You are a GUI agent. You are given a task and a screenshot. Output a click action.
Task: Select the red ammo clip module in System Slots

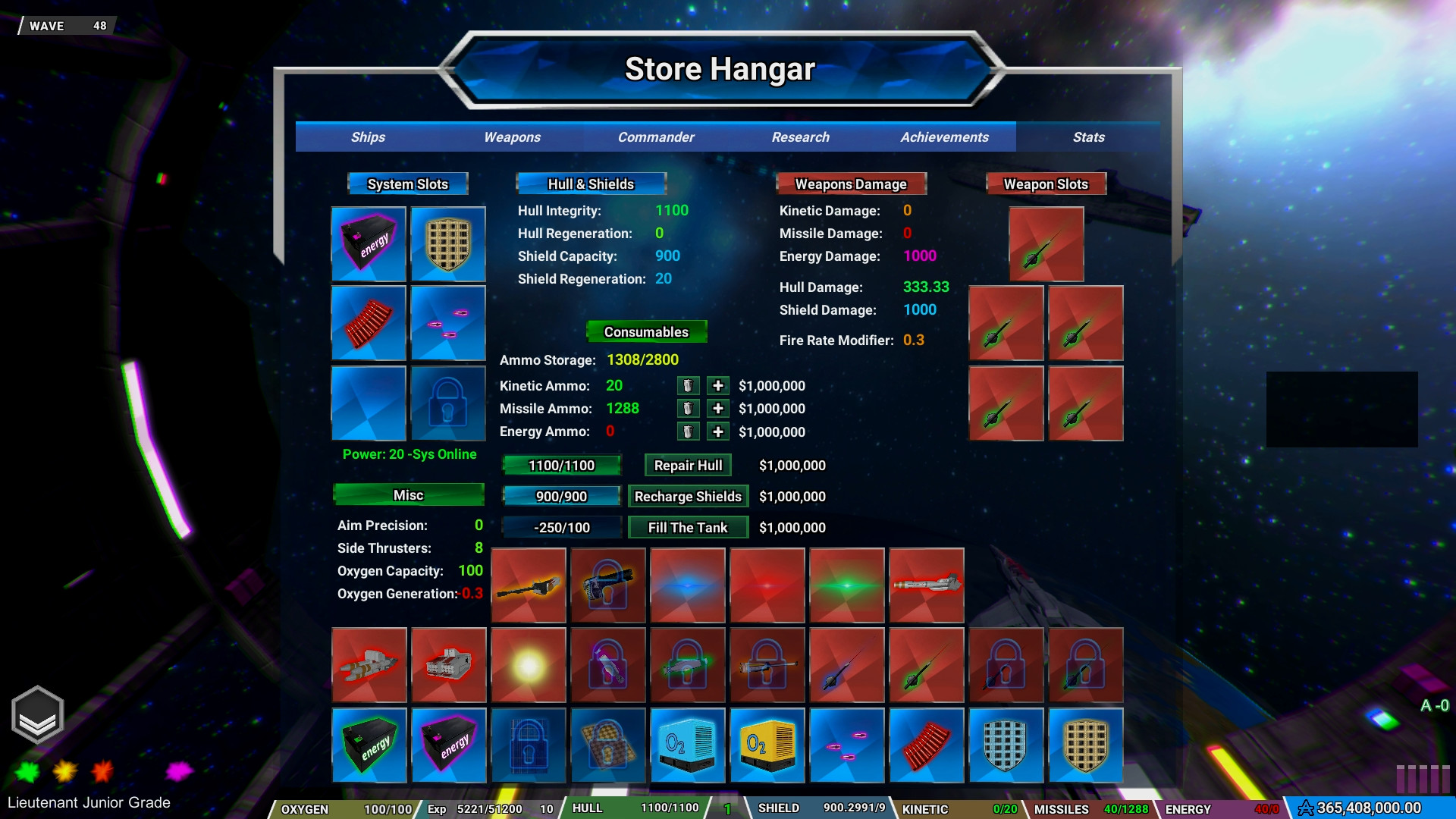(x=369, y=323)
